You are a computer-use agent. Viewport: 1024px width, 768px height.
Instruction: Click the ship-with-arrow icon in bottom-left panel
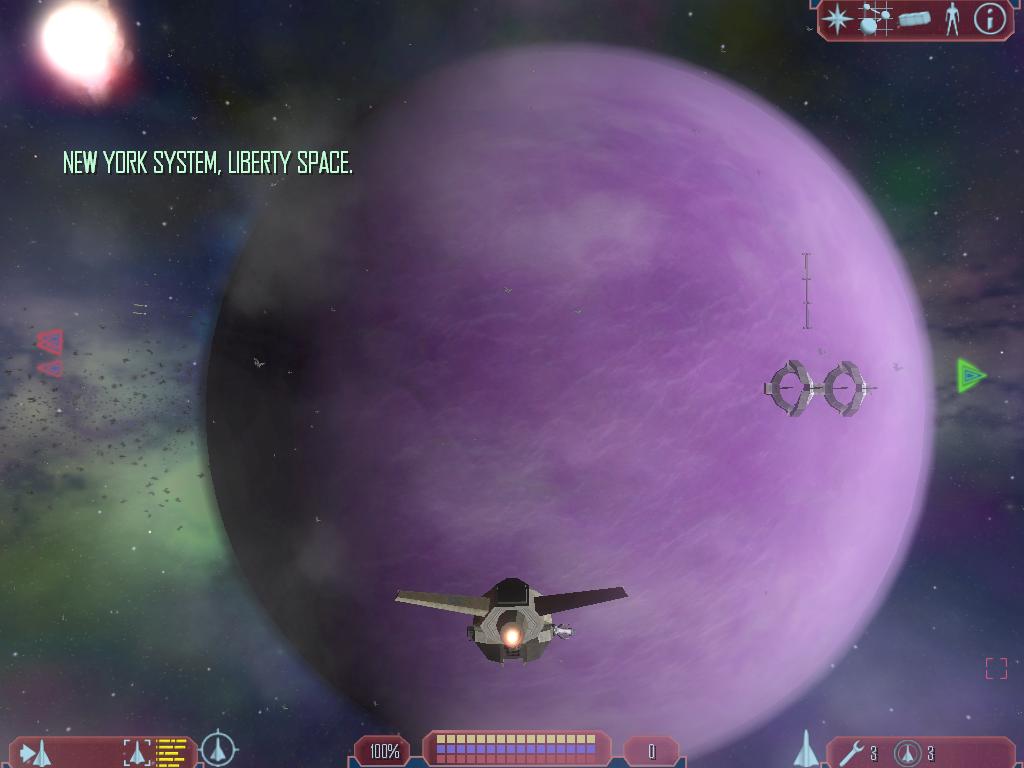tap(36, 752)
